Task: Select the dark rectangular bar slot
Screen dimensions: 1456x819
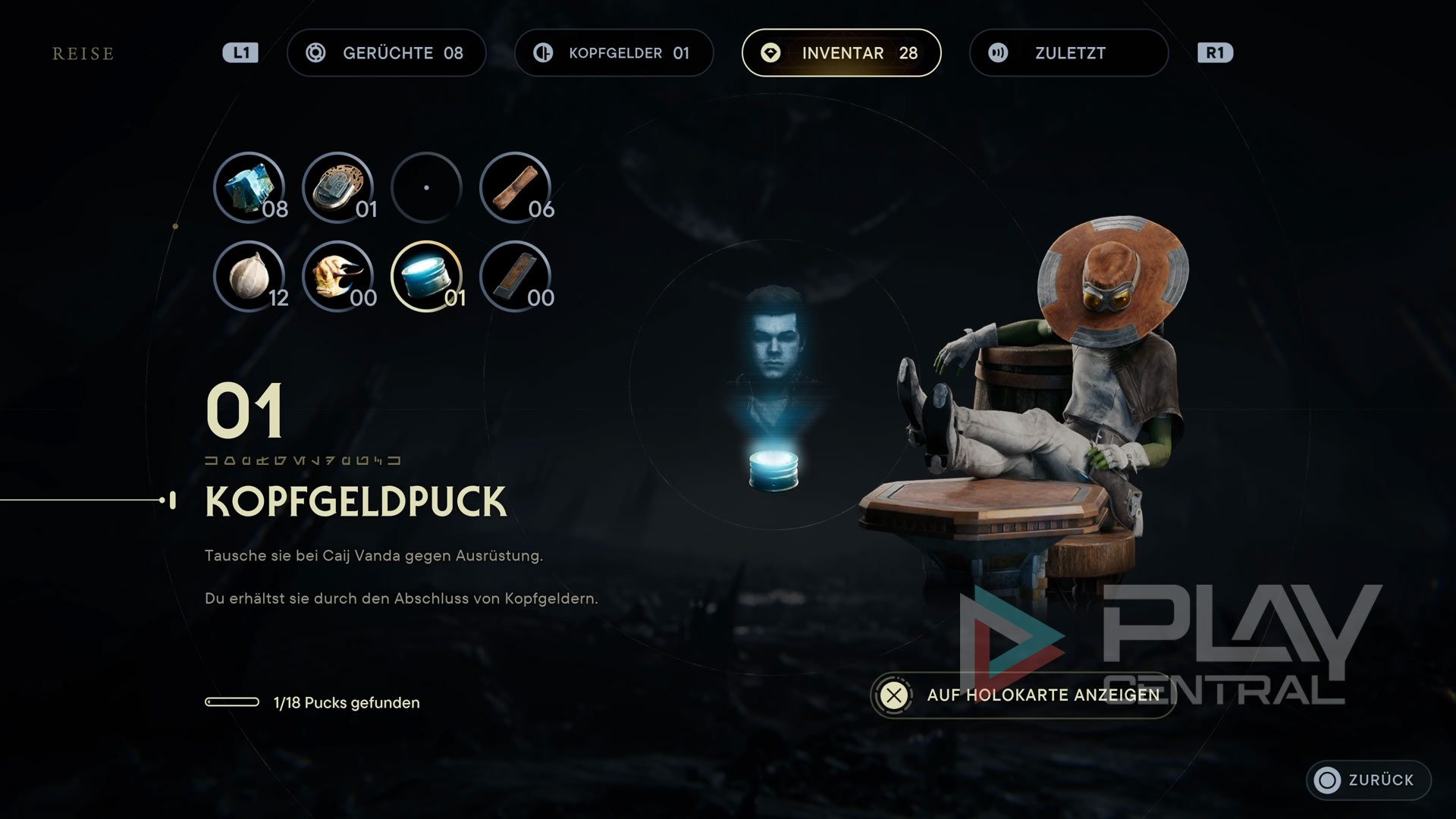Action: [516, 276]
